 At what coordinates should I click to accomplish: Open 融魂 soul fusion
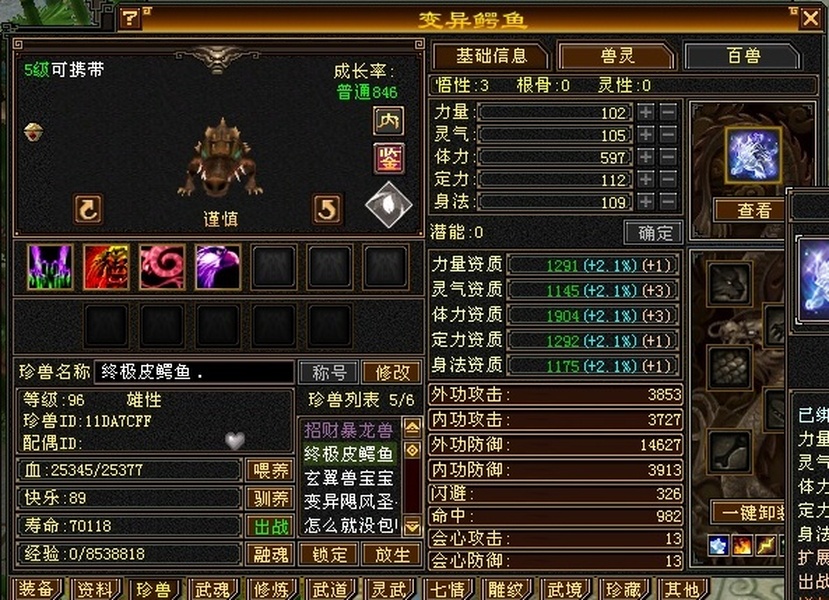[x=269, y=554]
